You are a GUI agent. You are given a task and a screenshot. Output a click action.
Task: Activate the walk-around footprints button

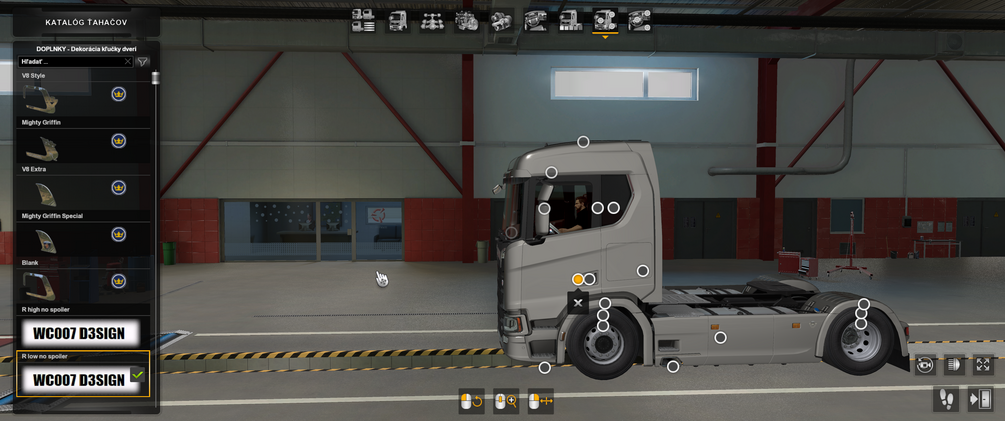pos(945,399)
